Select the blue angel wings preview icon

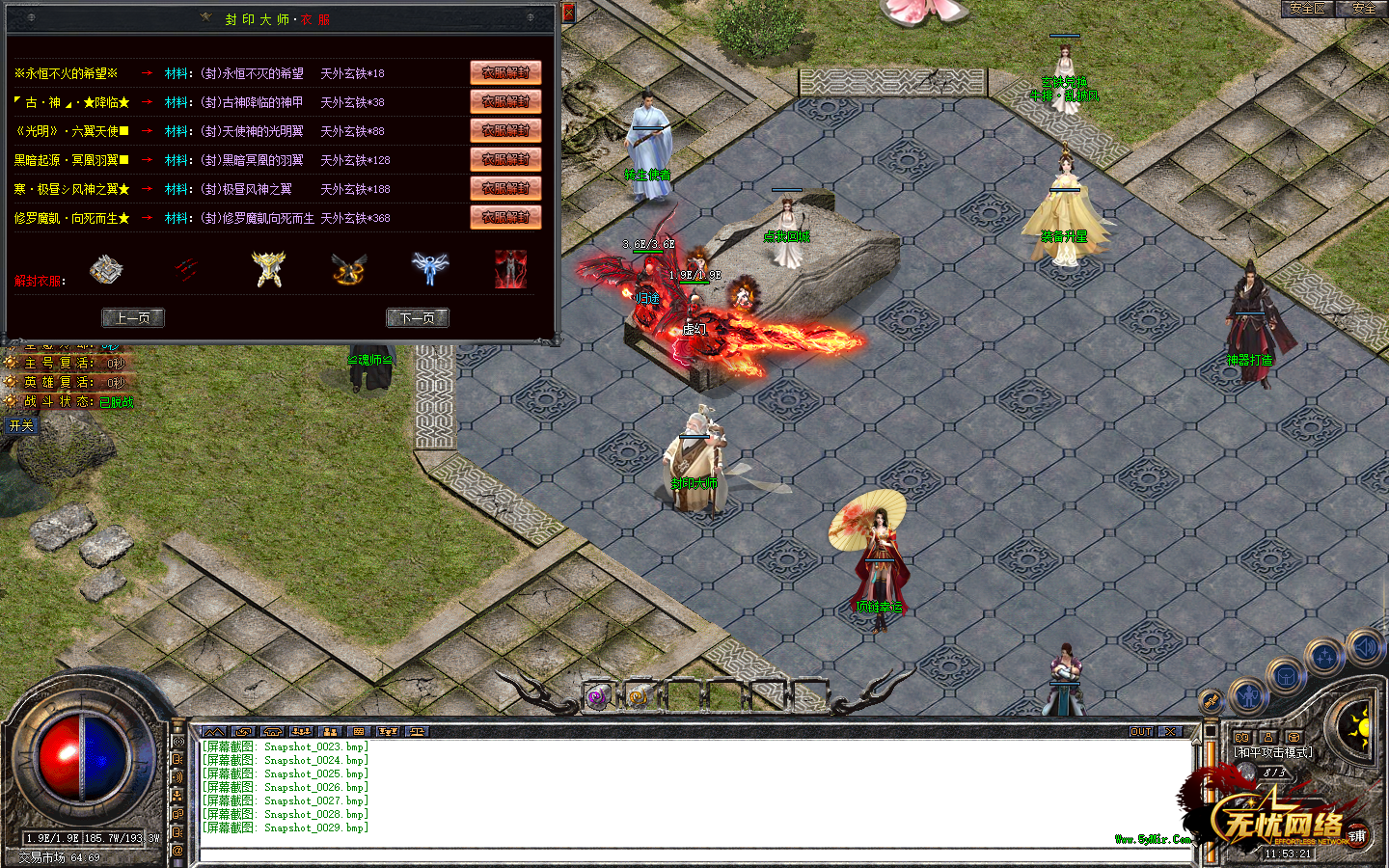point(430,268)
